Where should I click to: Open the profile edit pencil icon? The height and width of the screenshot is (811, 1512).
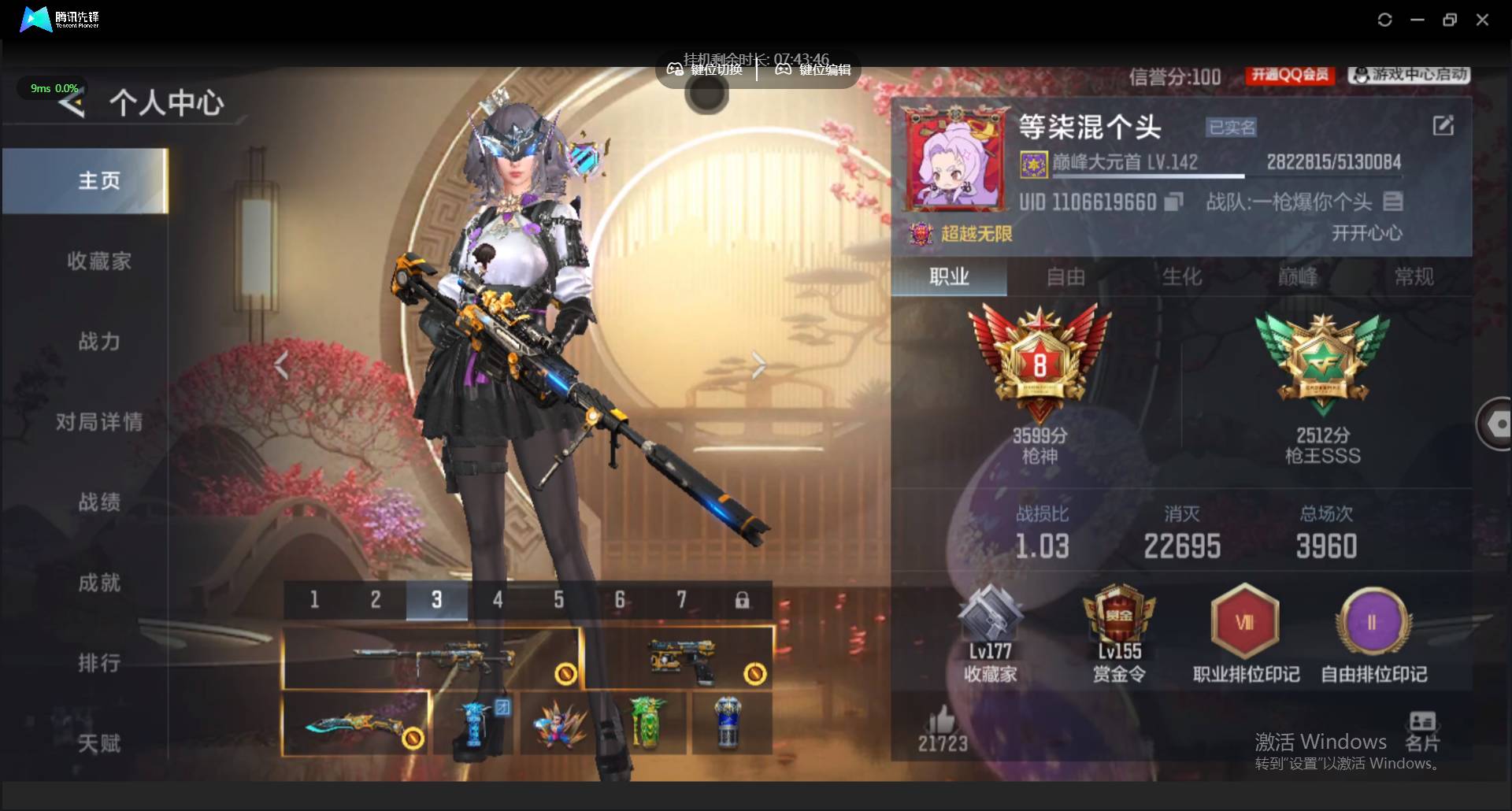coord(1443,125)
